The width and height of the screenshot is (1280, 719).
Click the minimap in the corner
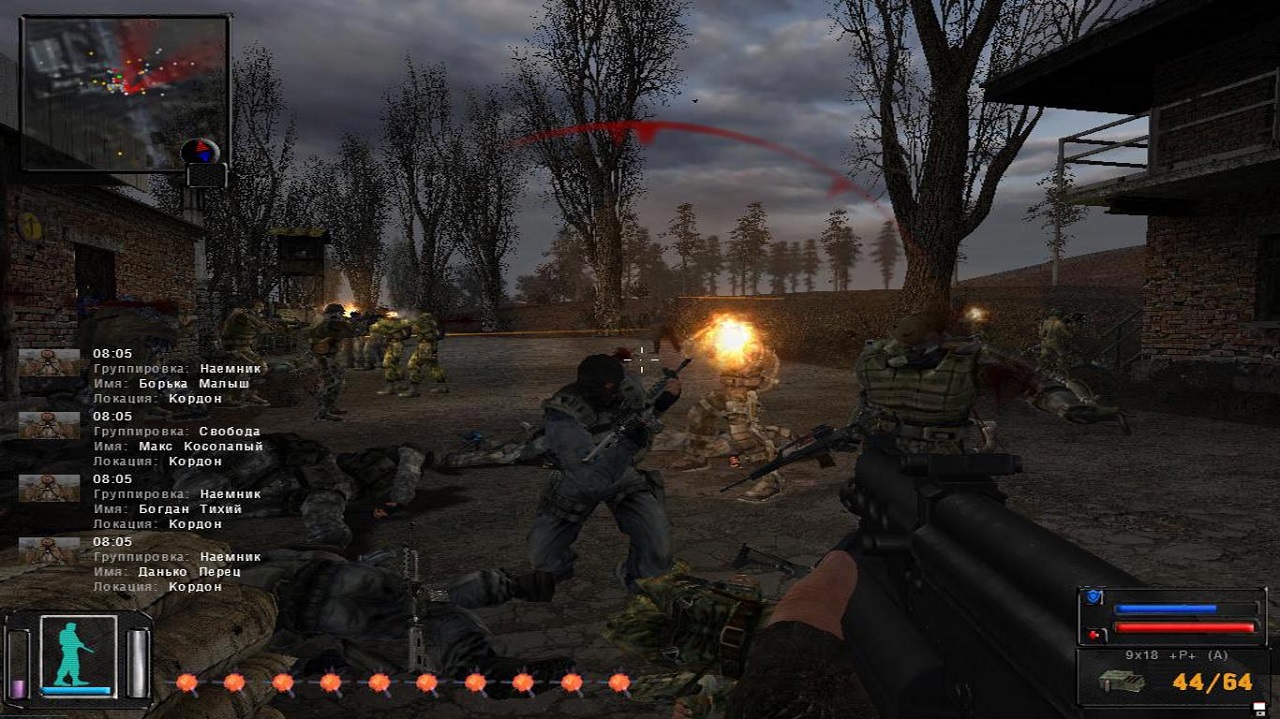[x=125, y=92]
